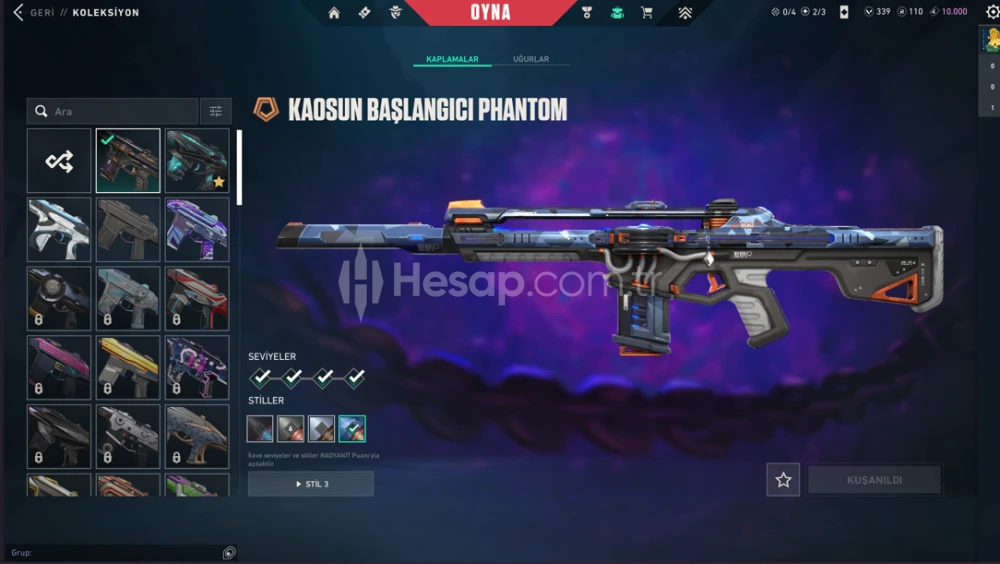Image resolution: width=1000 pixels, height=564 pixels.
Task: Click the Kuşanıldı equipped button
Action: [x=874, y=480]
